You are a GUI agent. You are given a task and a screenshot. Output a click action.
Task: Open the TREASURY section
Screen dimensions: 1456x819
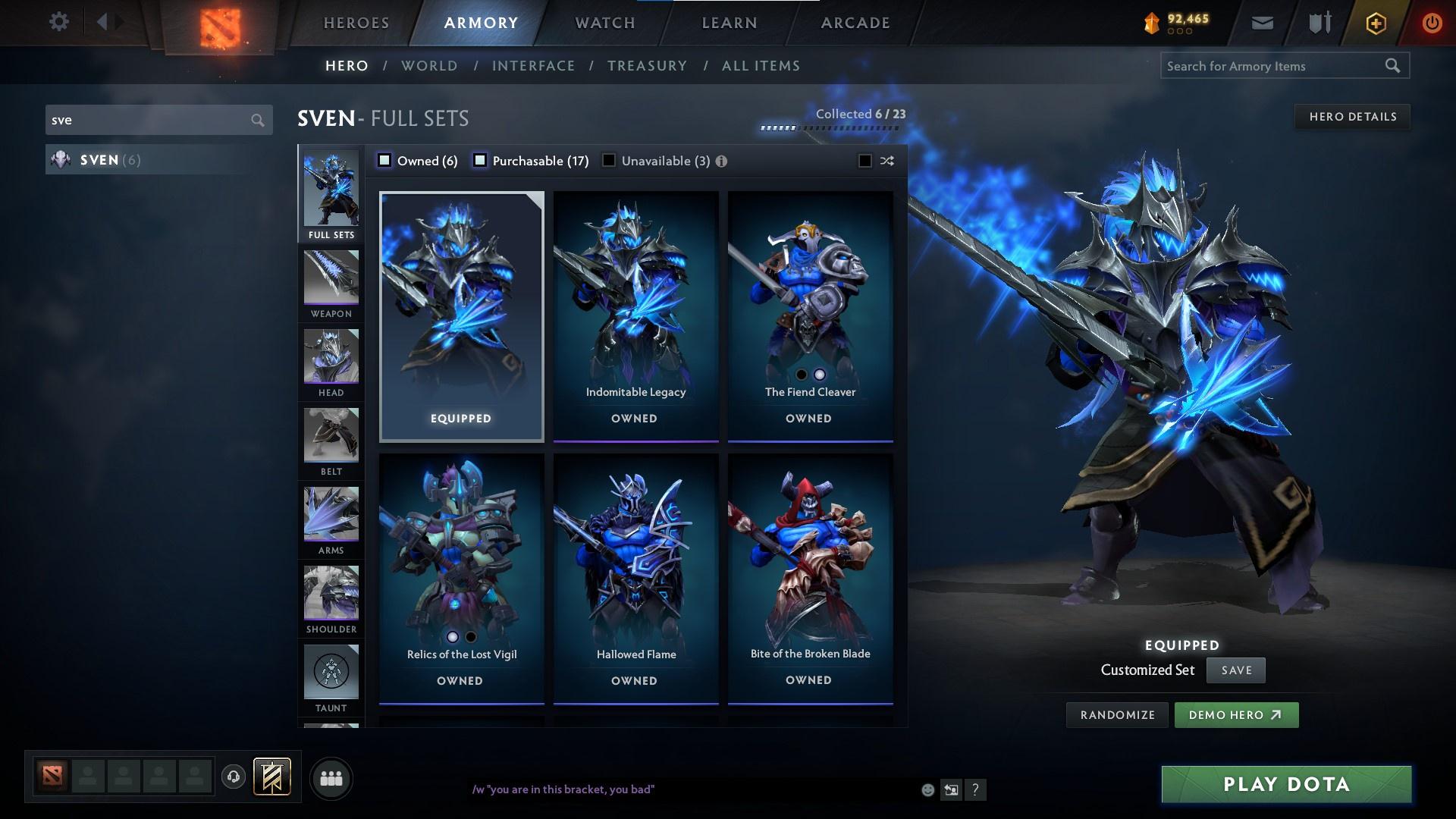coord(647,66)
